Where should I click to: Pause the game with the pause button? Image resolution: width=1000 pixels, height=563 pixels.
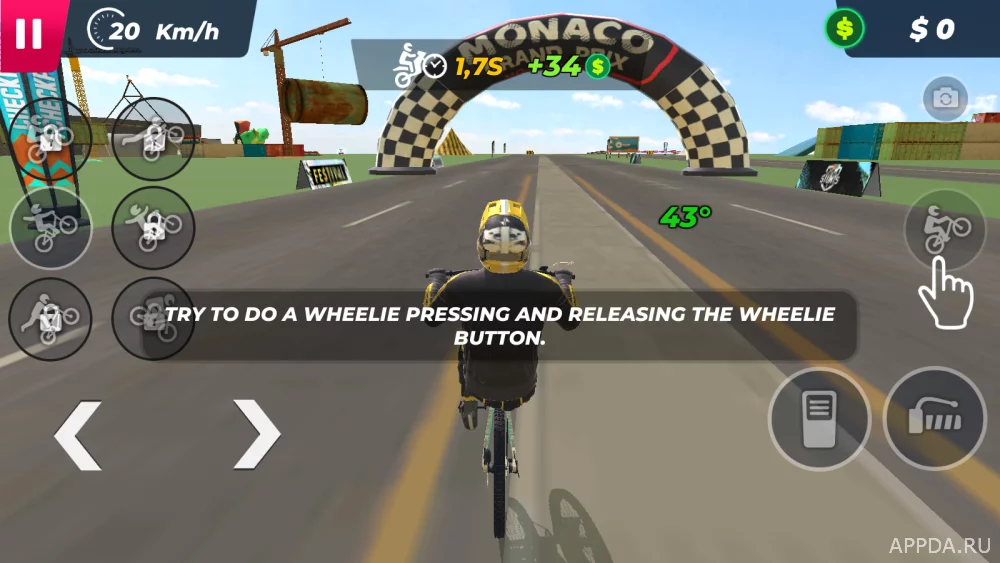[x=29, y=31]
